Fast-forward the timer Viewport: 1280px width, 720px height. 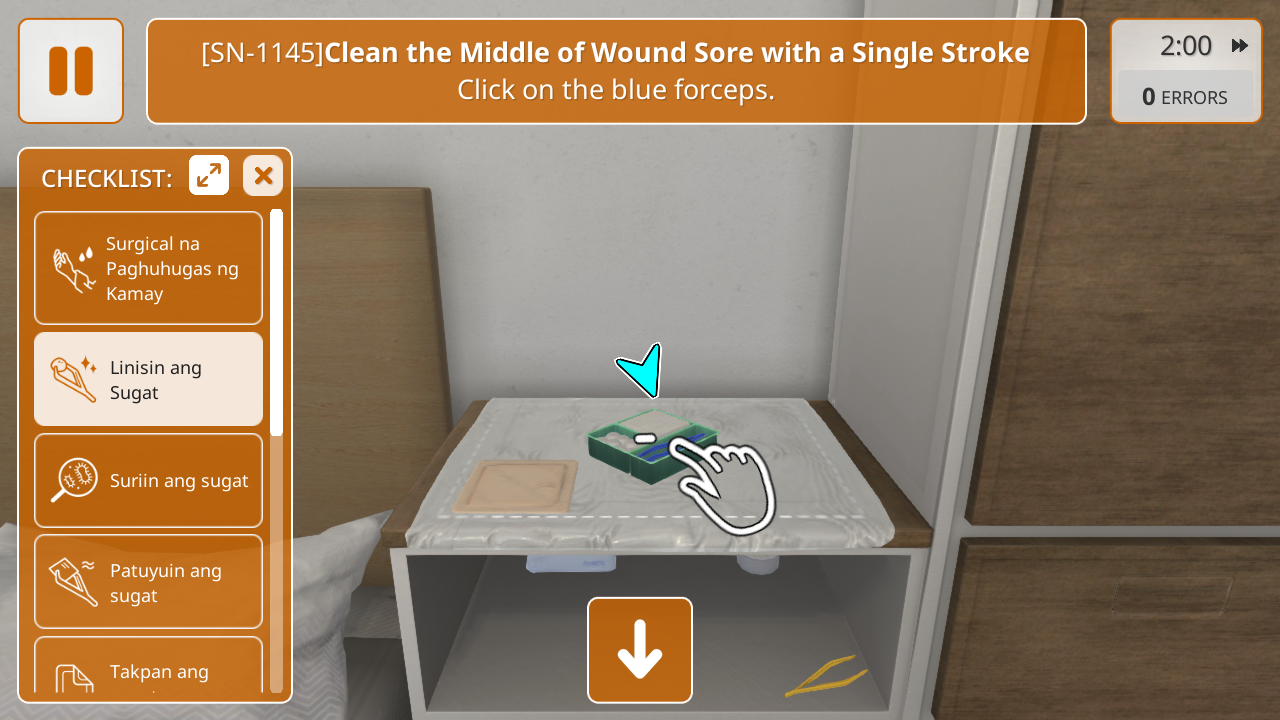(x=1240, y=46)
